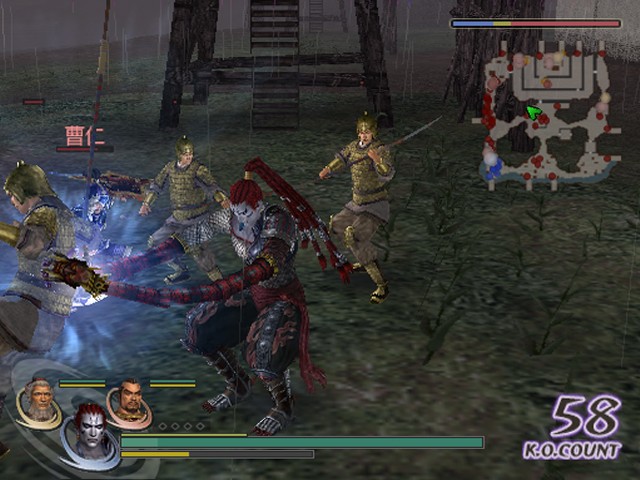Click the battlefield minimap
This screenshot has height=480, width=640.
coord(547,117)
